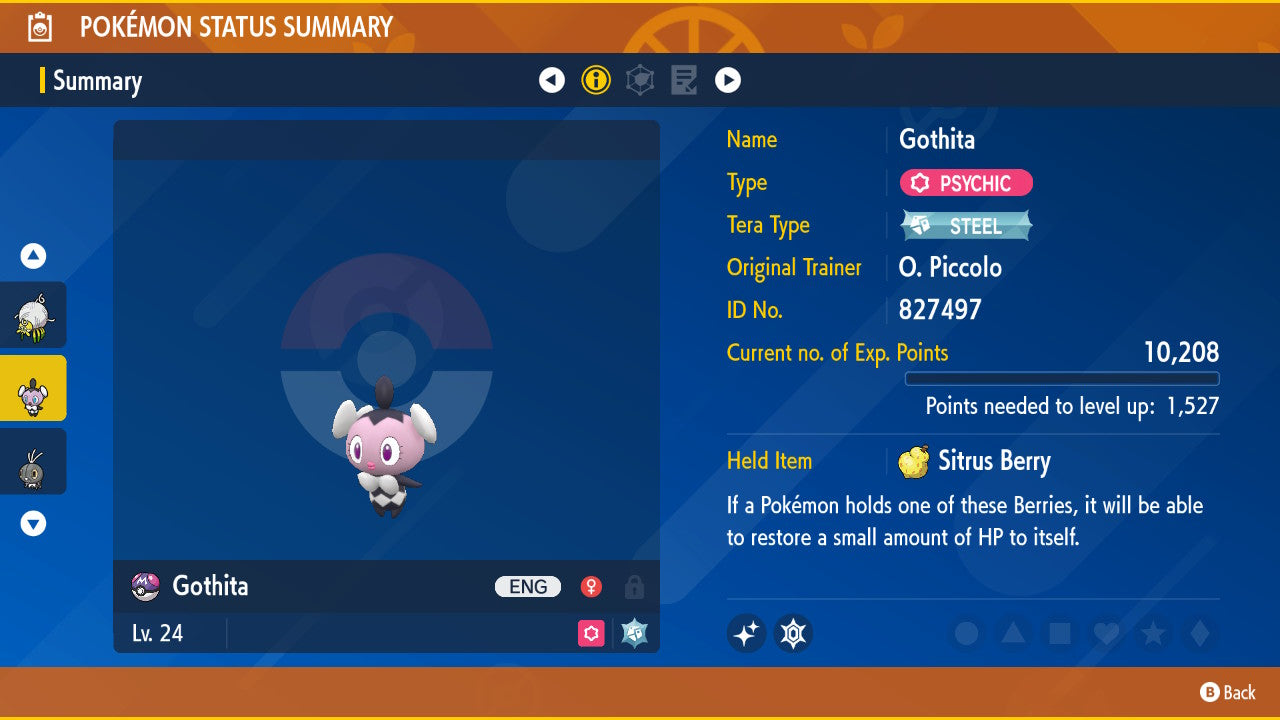The width and height of the screenshot is (1280, 720).
Task: Select the yellow info summary tab
Action: point(596,80)
